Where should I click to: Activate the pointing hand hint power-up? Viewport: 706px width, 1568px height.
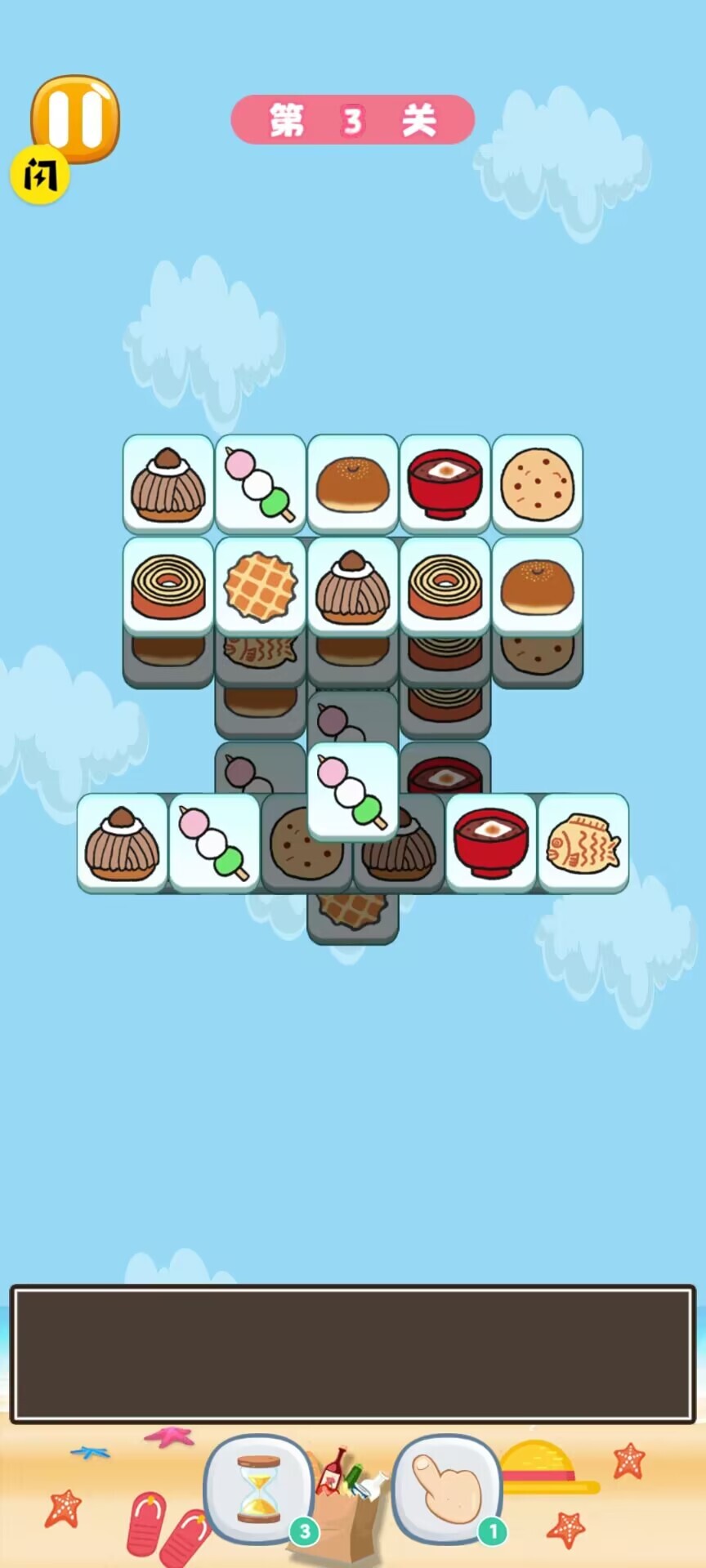tap(446, 1490)
